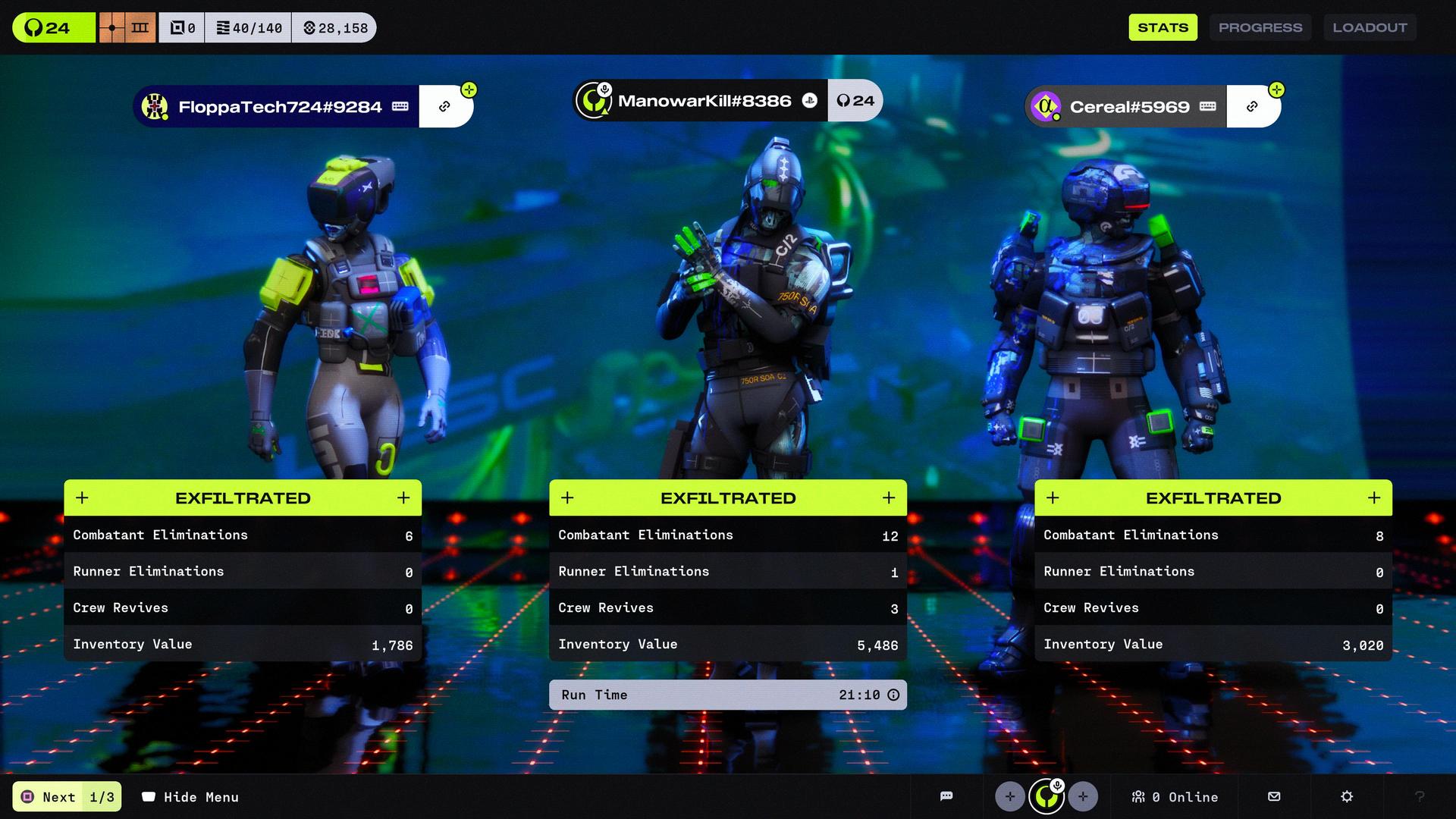Viewport: 1456px width, 819px height.
Task: Open the PROGRESS tab
Action: 1260,27
